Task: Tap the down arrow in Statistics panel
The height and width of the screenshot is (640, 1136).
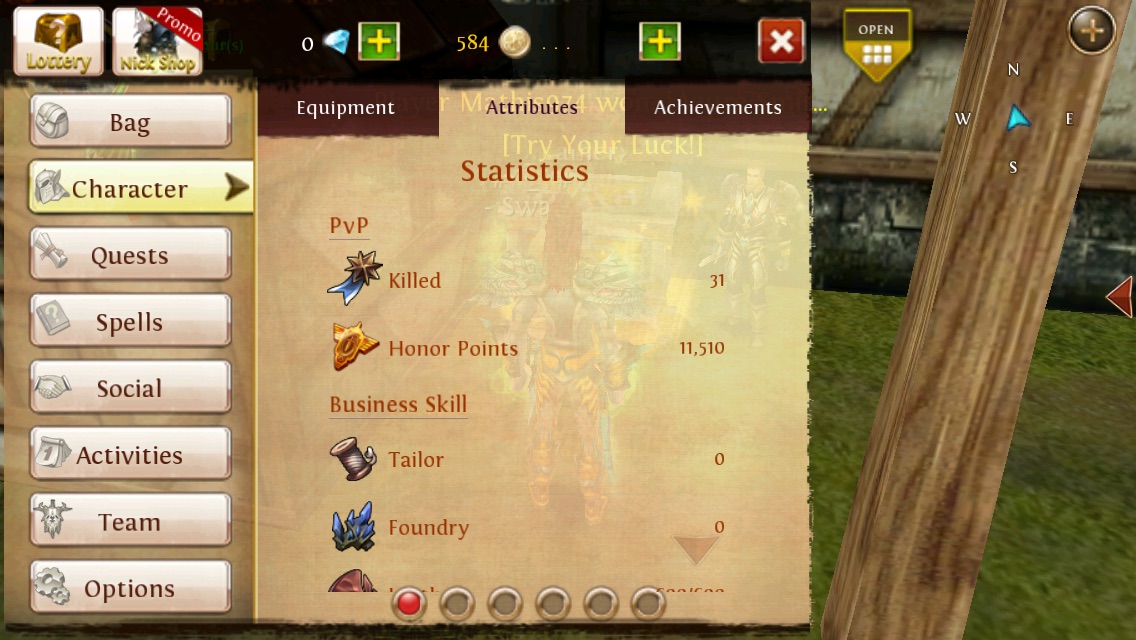Action: pos(695,549)
